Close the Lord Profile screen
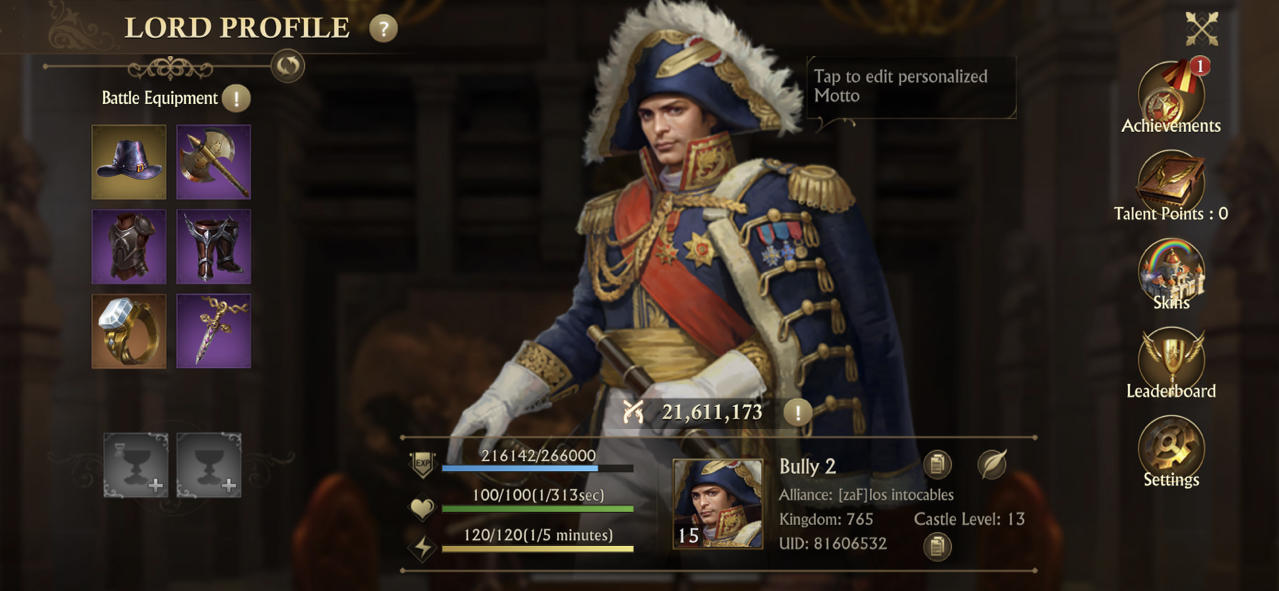 pos(1201,29)
